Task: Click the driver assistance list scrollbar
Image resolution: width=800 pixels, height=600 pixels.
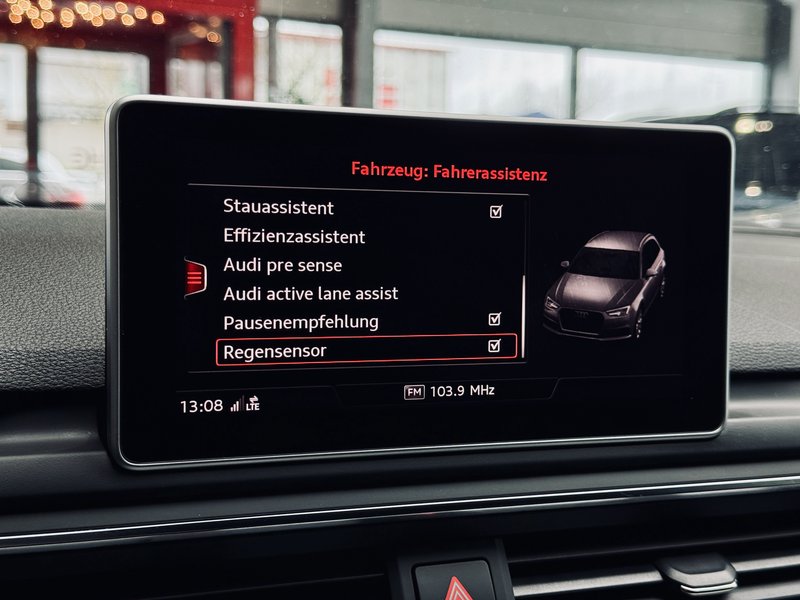Action: 523,310
